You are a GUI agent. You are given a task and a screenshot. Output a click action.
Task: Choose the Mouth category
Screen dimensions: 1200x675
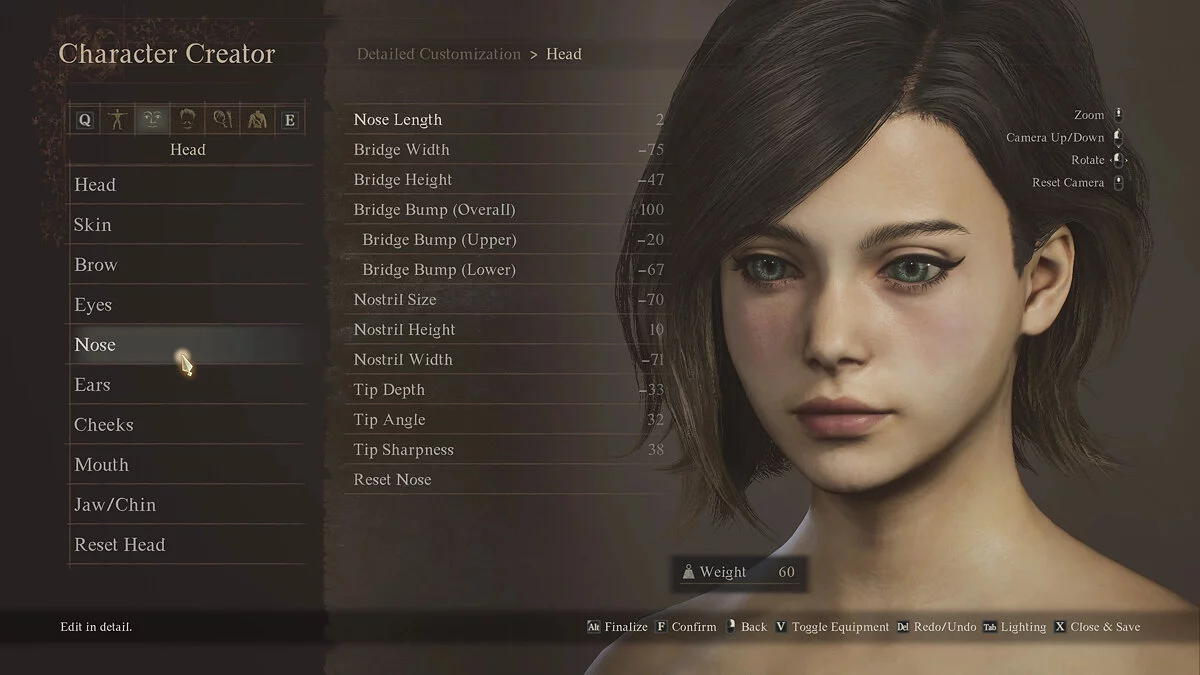coord(101,465)
